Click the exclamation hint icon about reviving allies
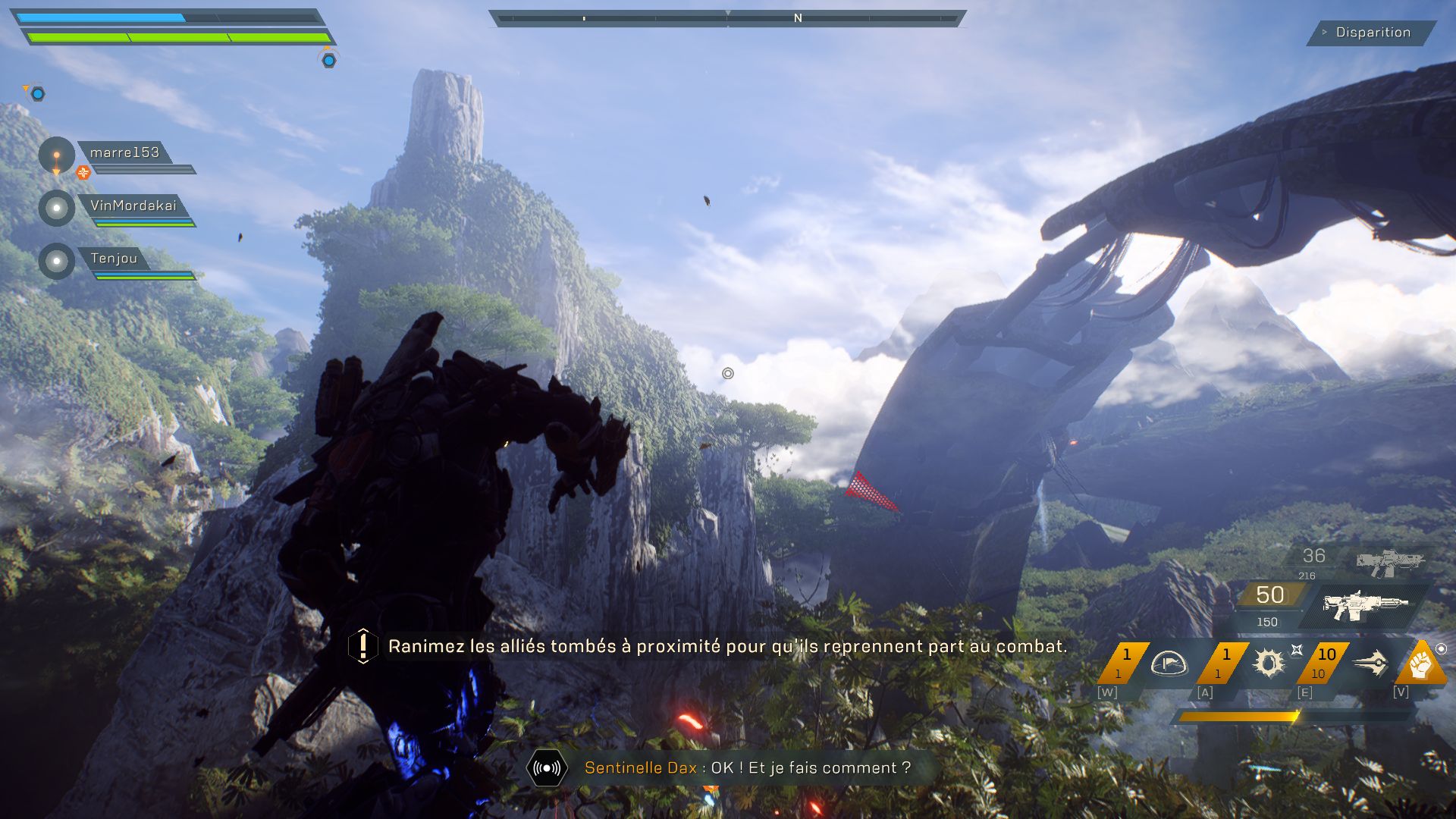 pyautogui.click(x=363, y=646)
